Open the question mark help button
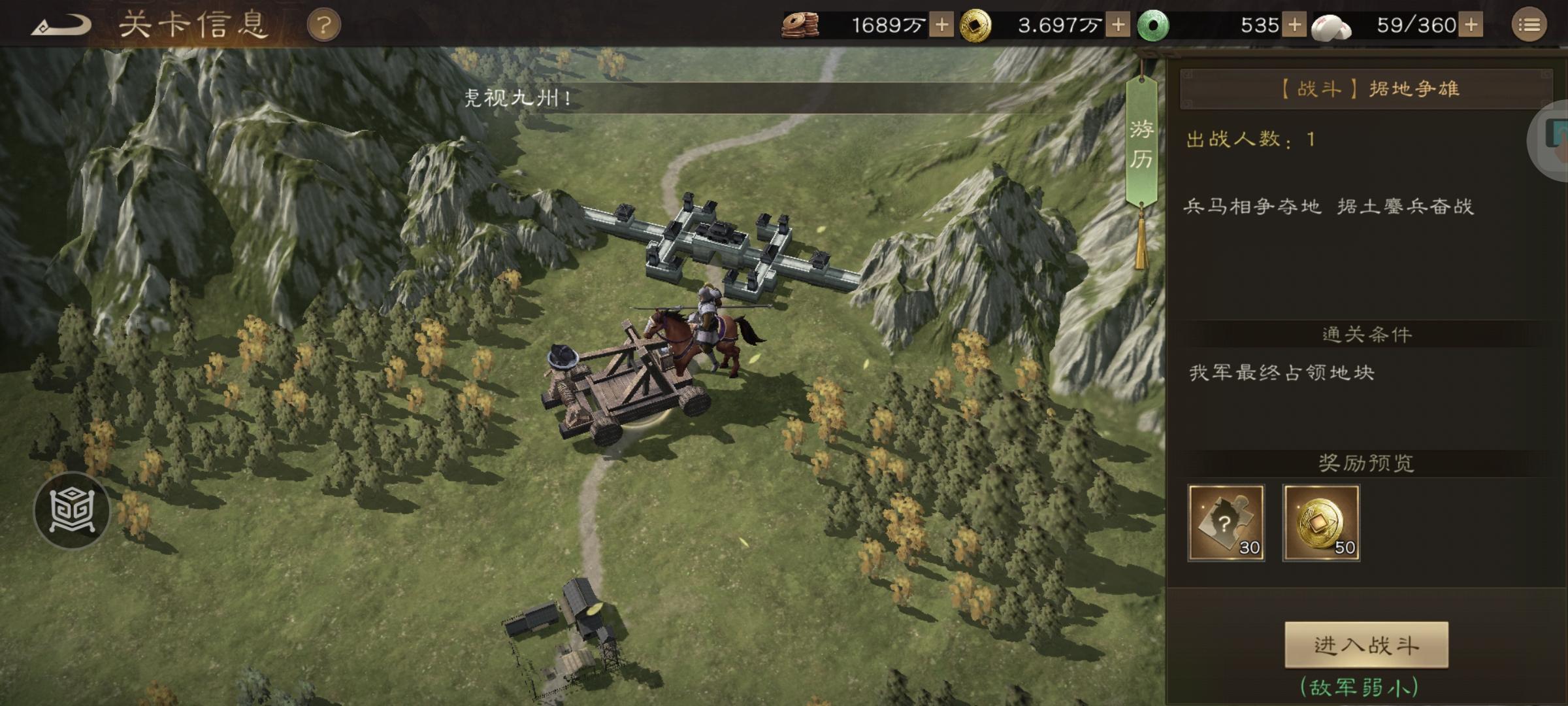1568x706 pixels. [323, 26]
